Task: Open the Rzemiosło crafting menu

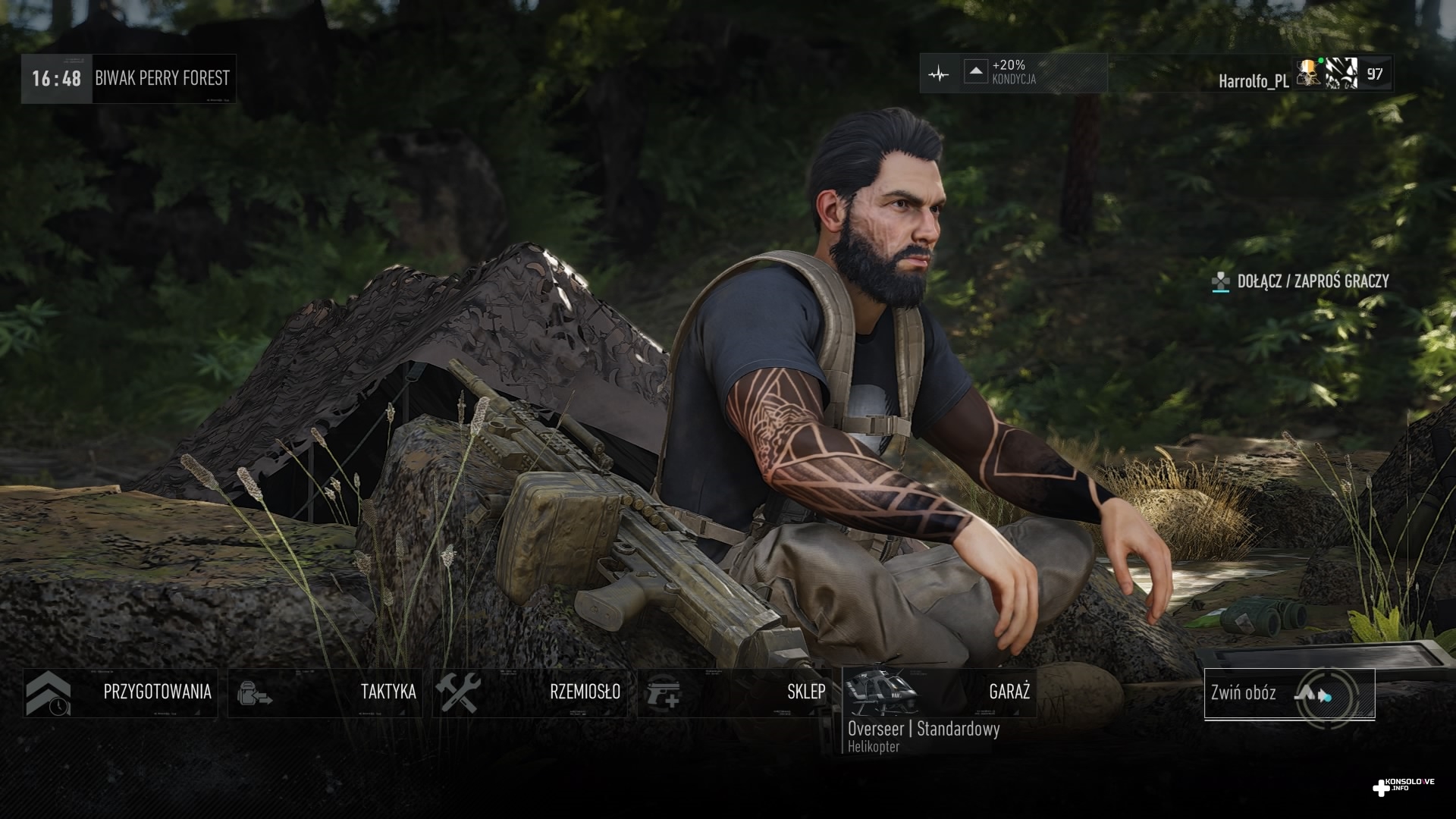Action: 530,692
